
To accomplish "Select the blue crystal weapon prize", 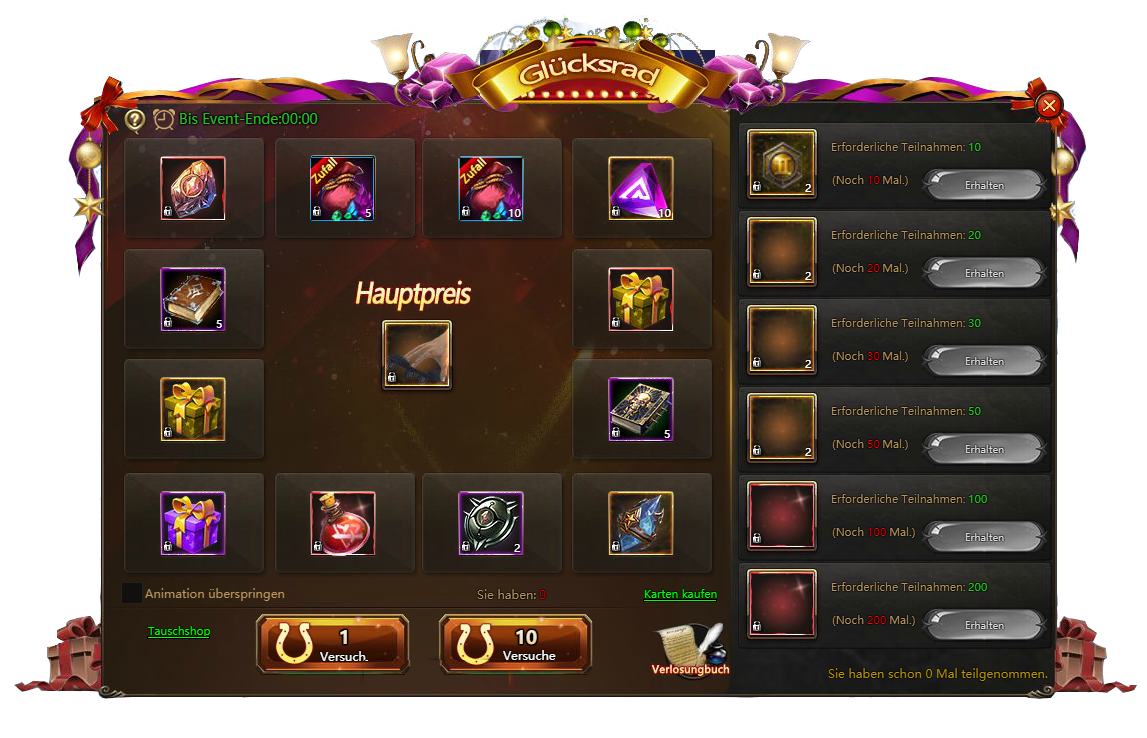I will [x=641, y=523].
